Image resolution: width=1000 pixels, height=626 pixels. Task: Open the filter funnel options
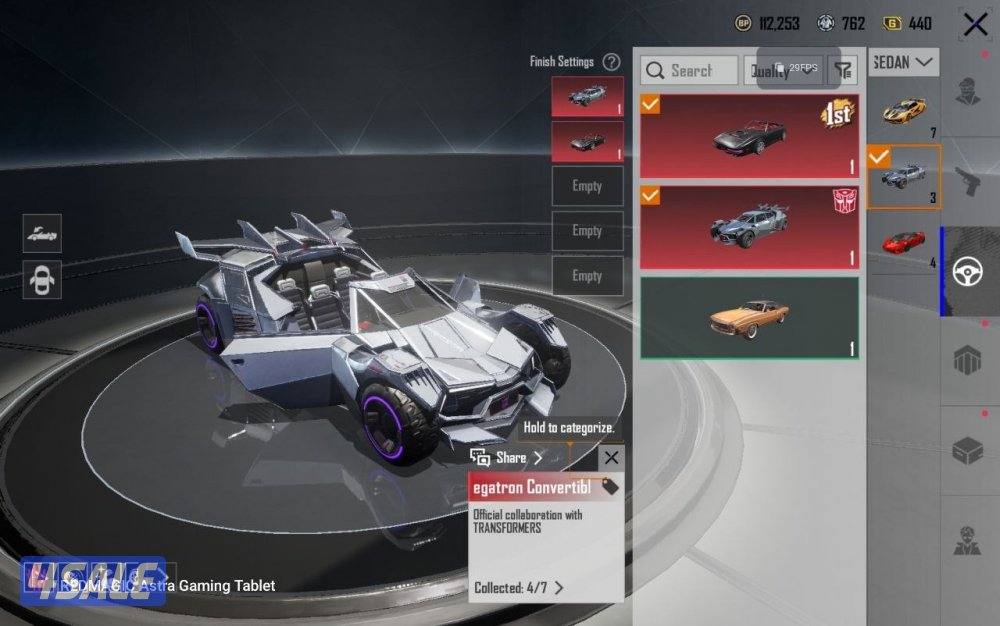[844, 70]
